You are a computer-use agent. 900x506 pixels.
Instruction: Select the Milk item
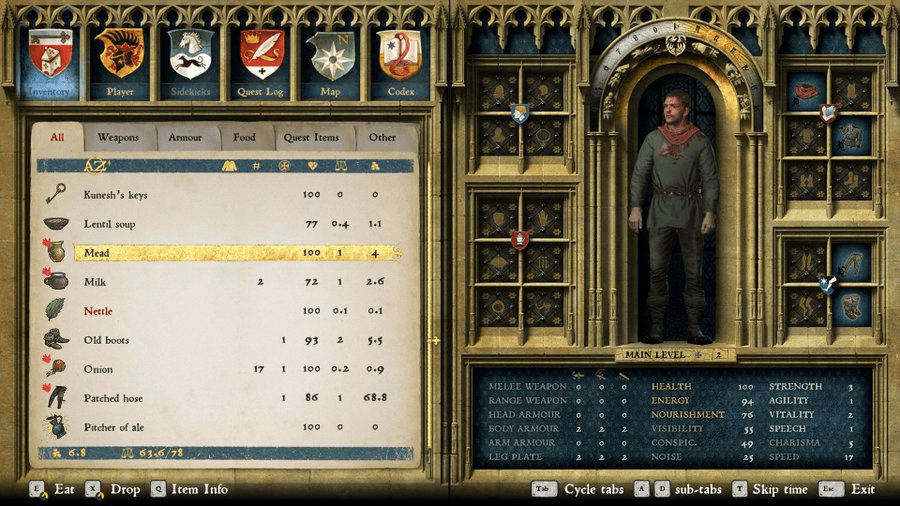click(x=96, y=282)
